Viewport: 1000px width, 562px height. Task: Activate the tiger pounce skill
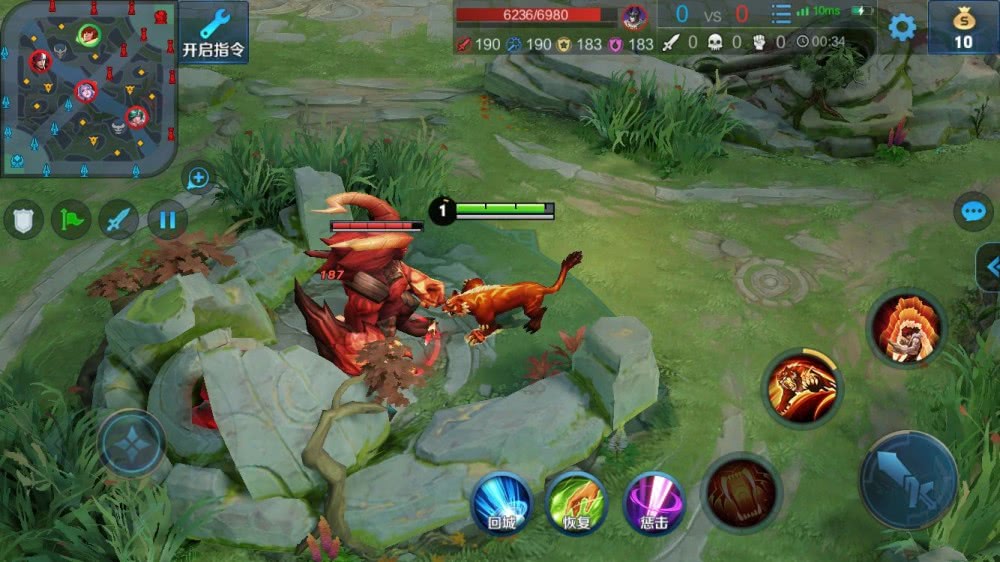[803, 387]
